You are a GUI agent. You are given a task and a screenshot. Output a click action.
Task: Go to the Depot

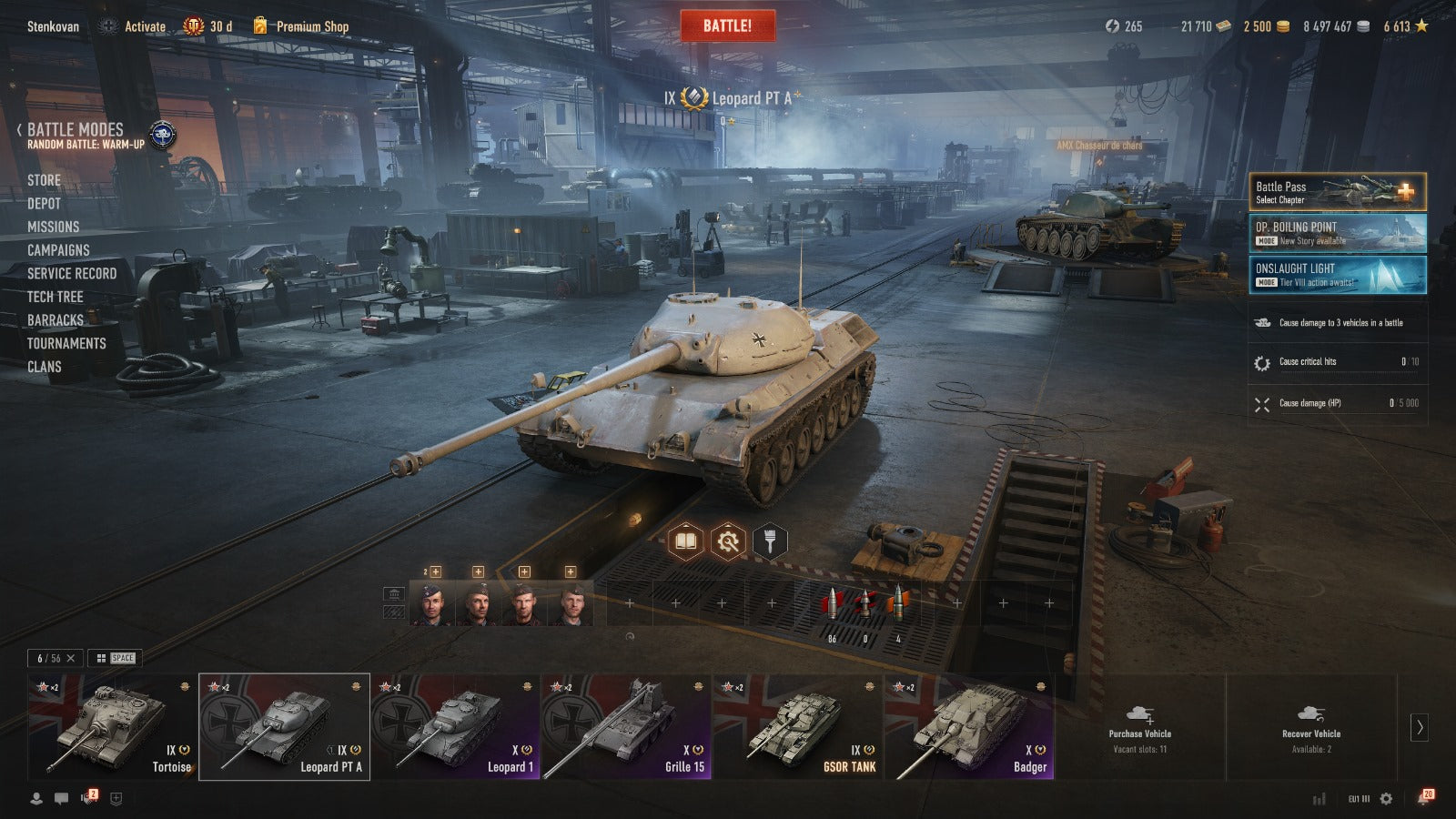pyautogui.click(x=44, y=204)
